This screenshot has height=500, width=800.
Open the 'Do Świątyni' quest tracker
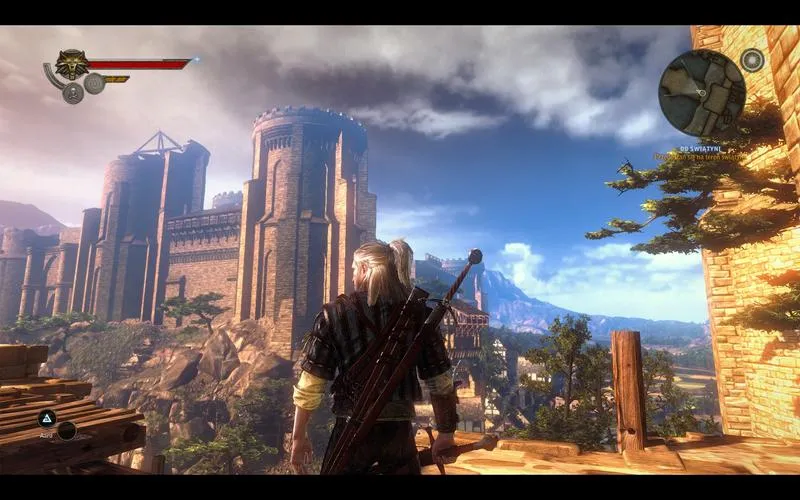point(701,149)
